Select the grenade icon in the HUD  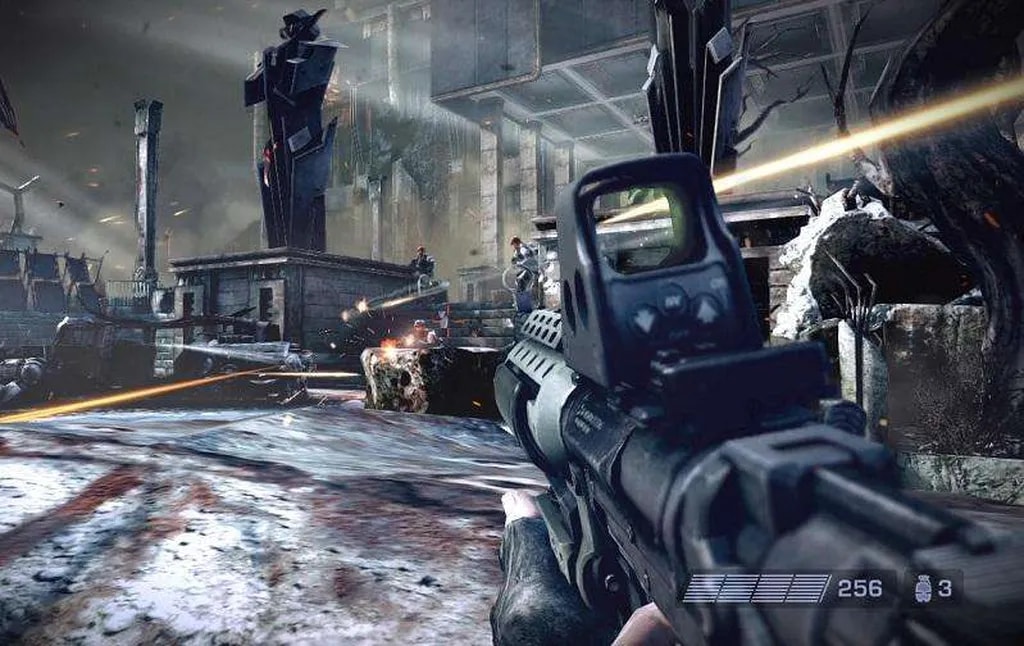(922, 589)
